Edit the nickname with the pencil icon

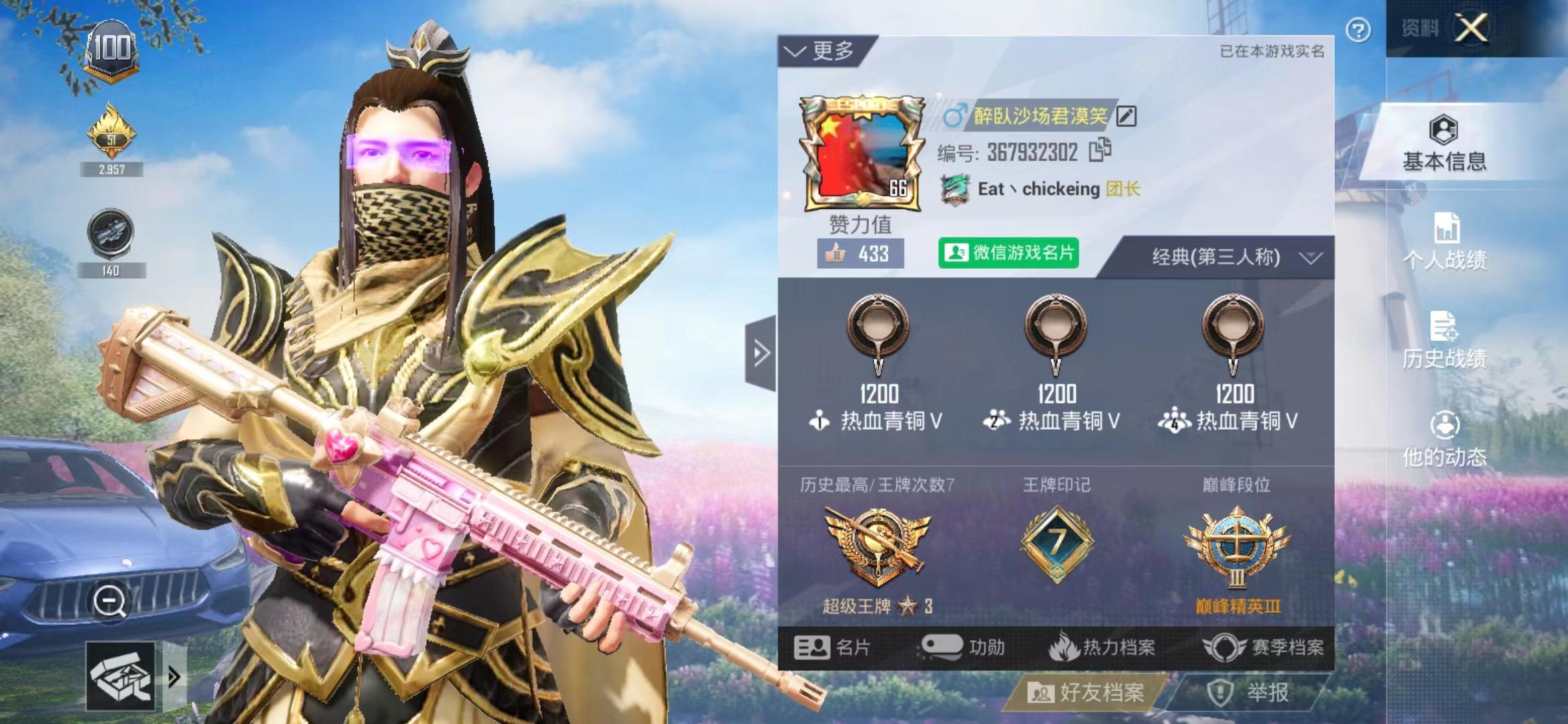point(1126,115)
